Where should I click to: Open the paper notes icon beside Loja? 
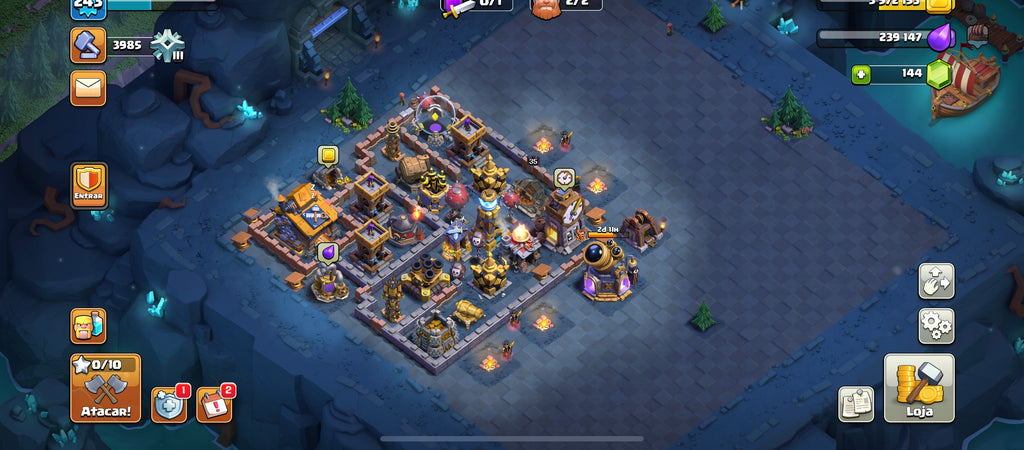point(856,403)
